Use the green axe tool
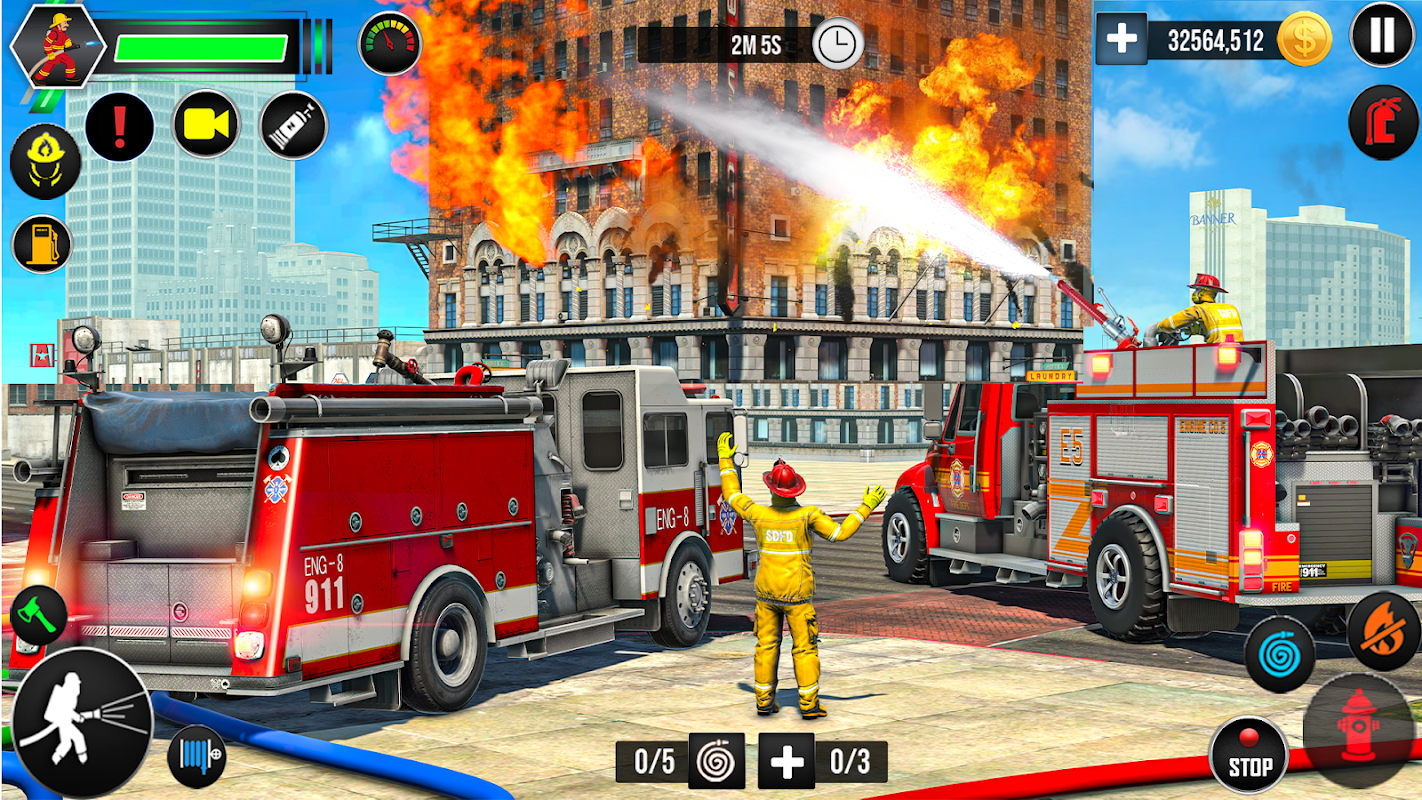This screenshot has width=1422, height=800. pyautogui.click(x=39, y=616)
